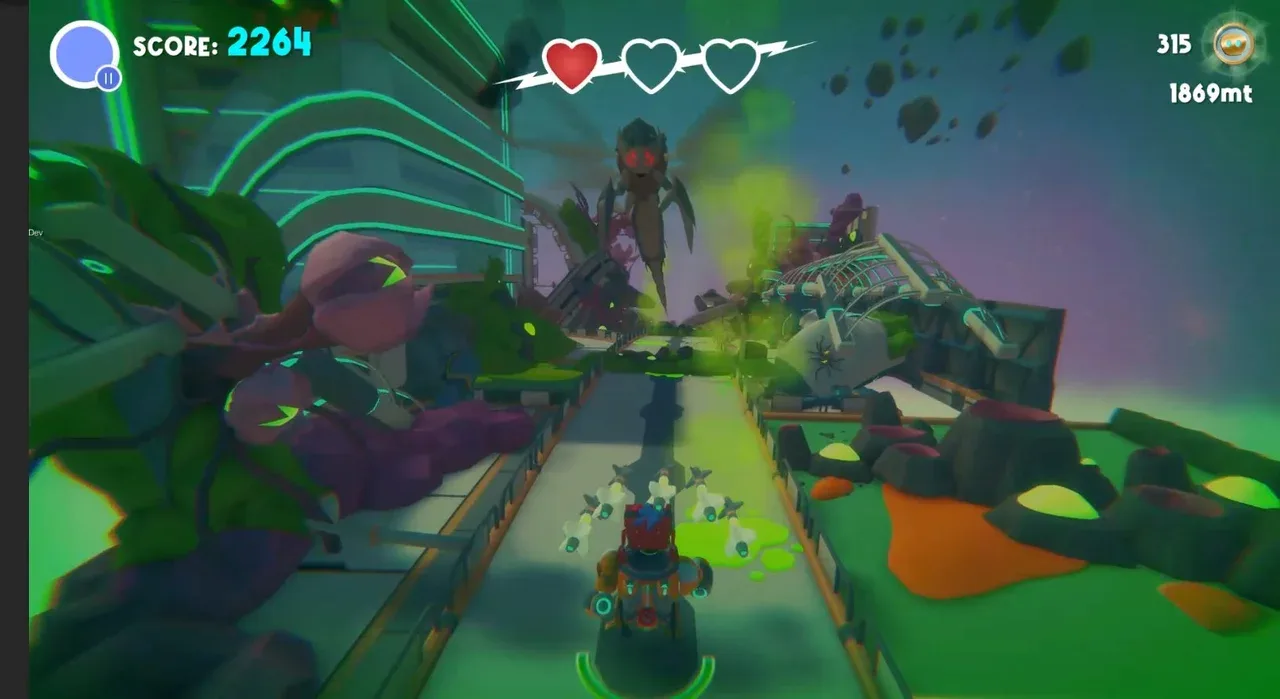Image resolution: width=1280 pixels, height=699 pixels.
Task: Pause the game with the pause button
Action: tap(108, 77)
